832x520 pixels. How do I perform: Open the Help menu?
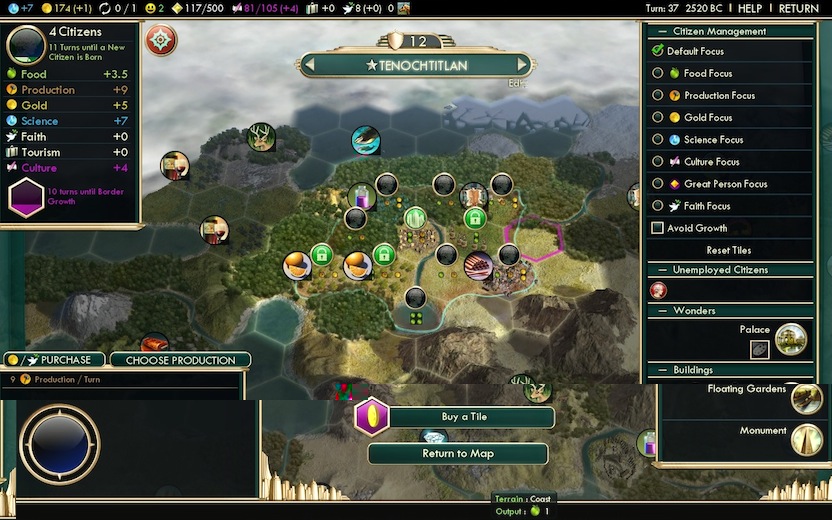click(750, 8)
